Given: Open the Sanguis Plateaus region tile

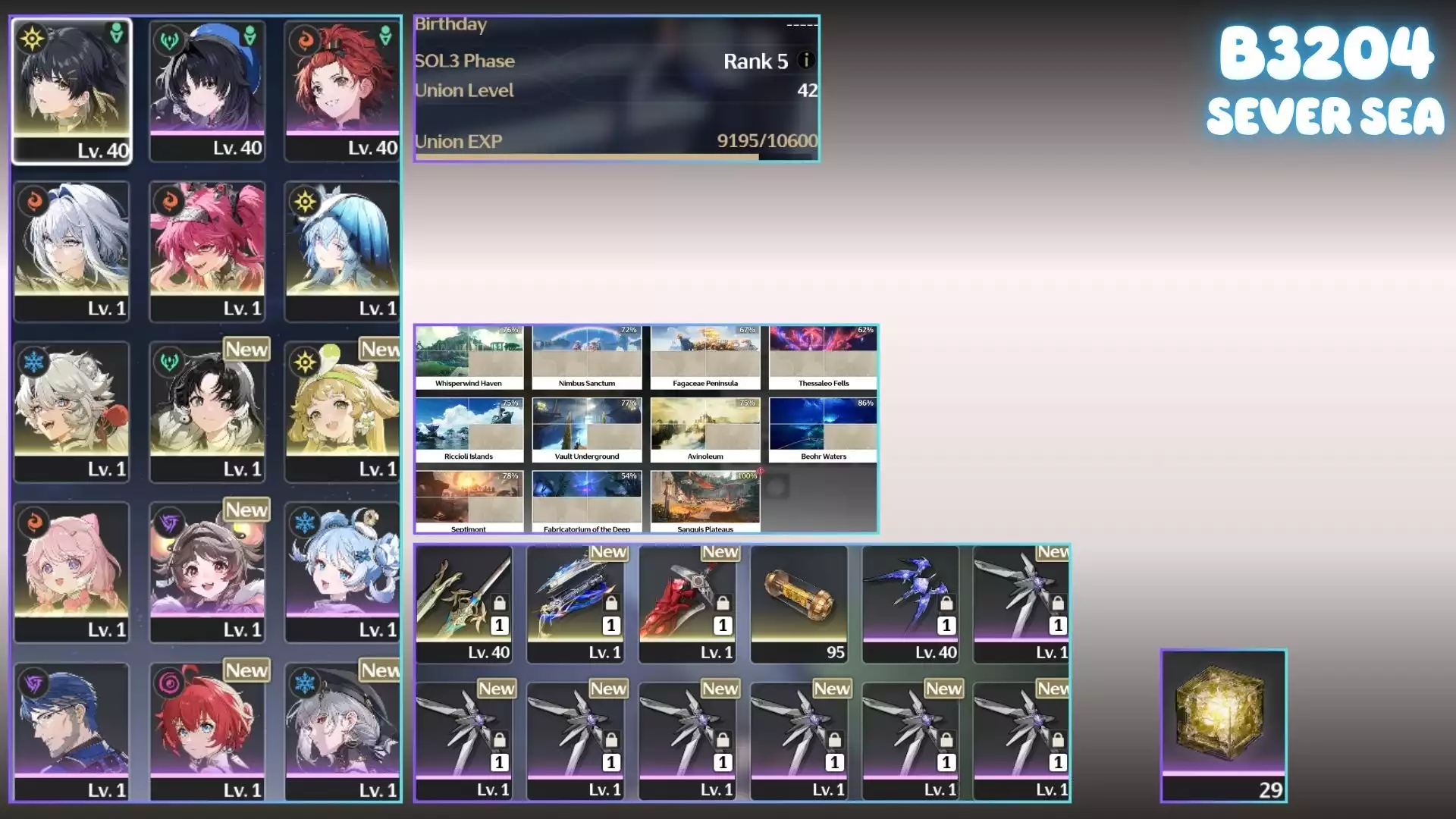Looking at the screenshot, I should (x=704, y=501).
